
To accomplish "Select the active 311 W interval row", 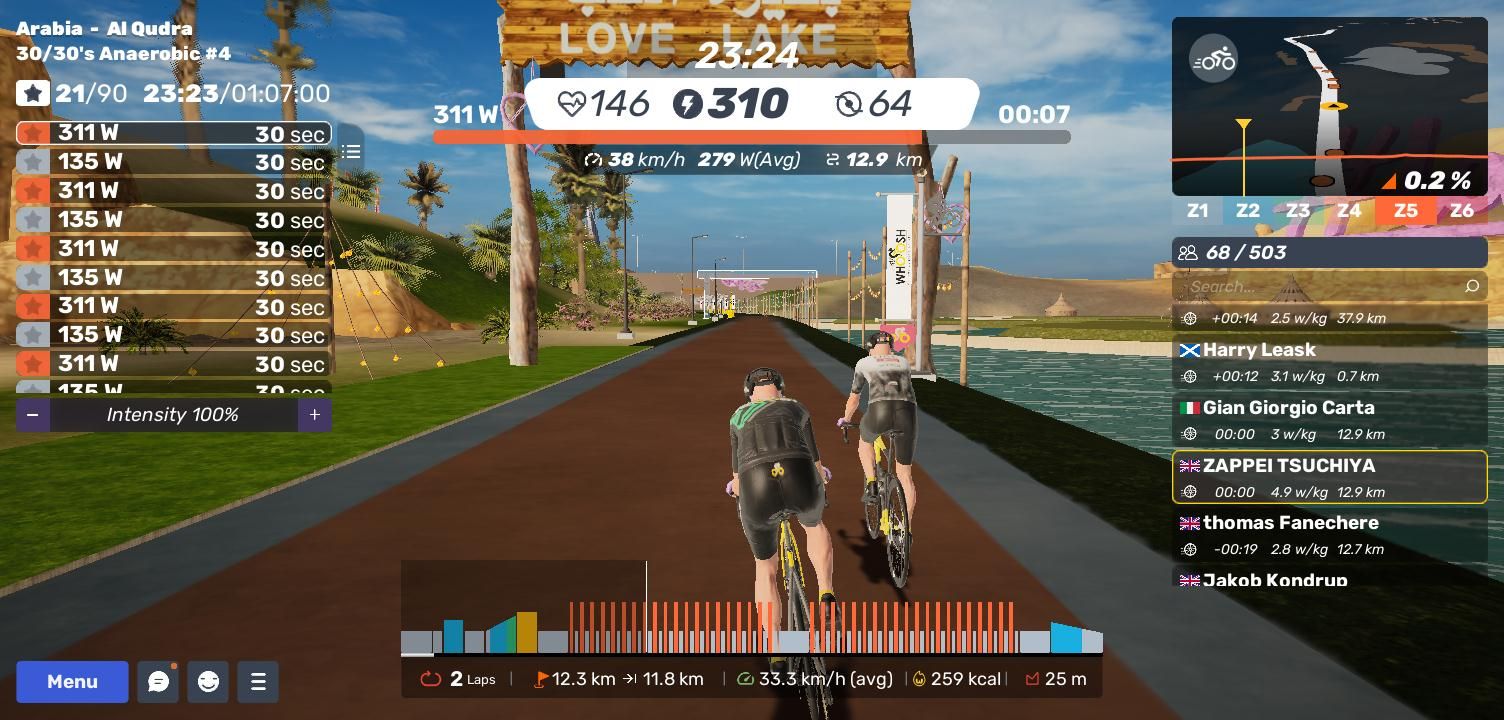I will 173,133.
